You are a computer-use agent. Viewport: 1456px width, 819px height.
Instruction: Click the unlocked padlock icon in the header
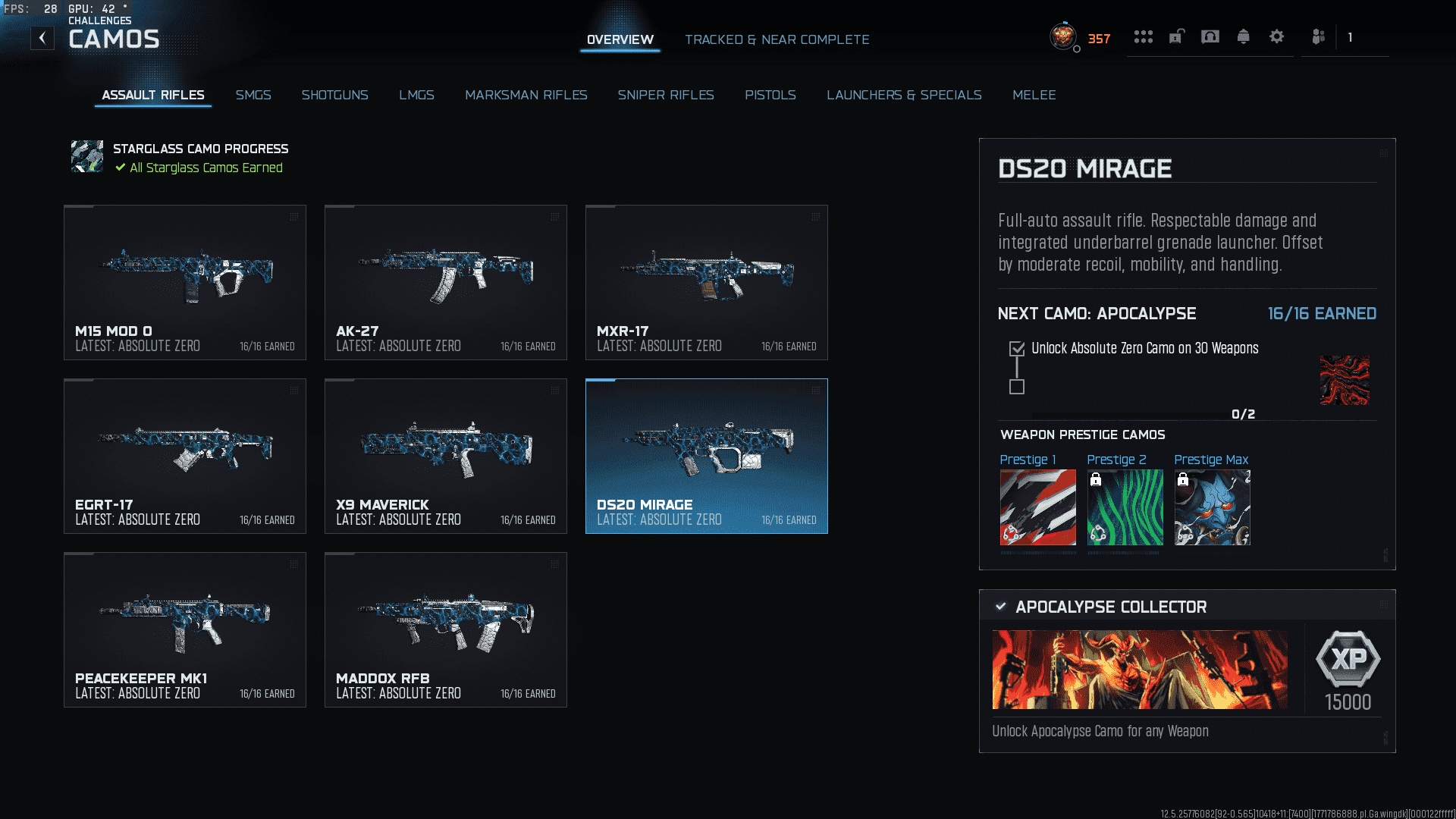[x=1176, y=36]
